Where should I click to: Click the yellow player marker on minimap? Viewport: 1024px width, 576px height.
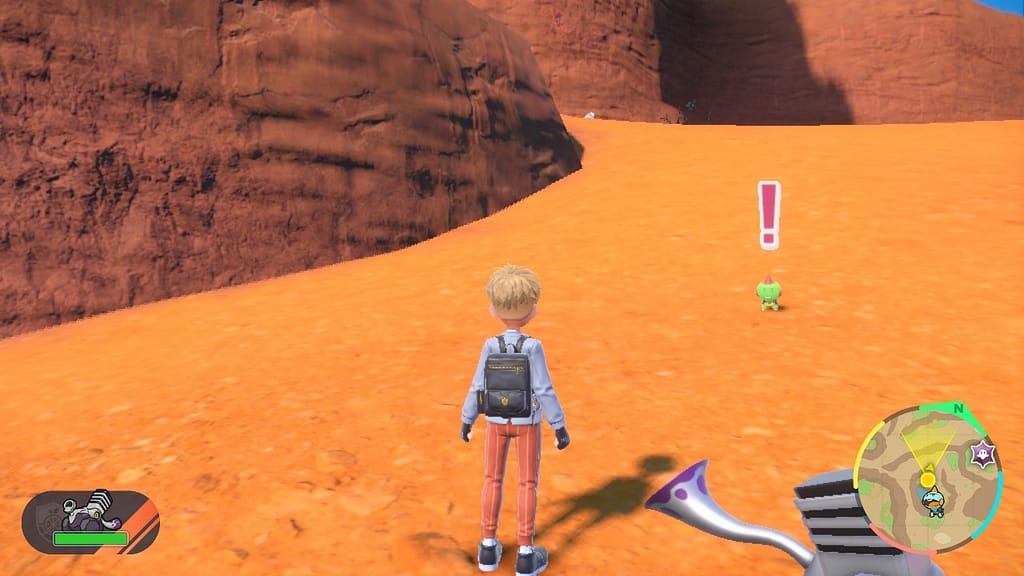click(x=928, y=480)
